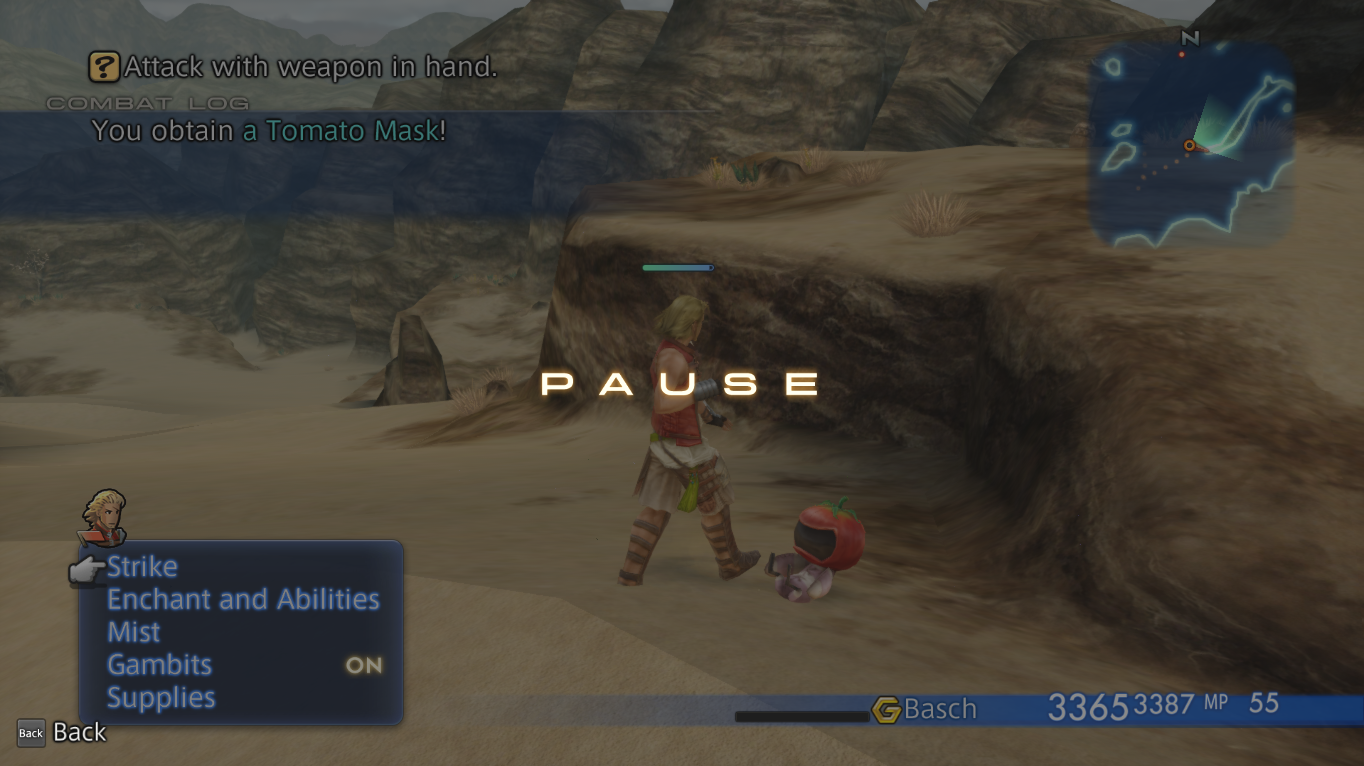Click the minimap in the corner
The height and width of the screenshot is (766, 1364).
[x=1190, y=147]
